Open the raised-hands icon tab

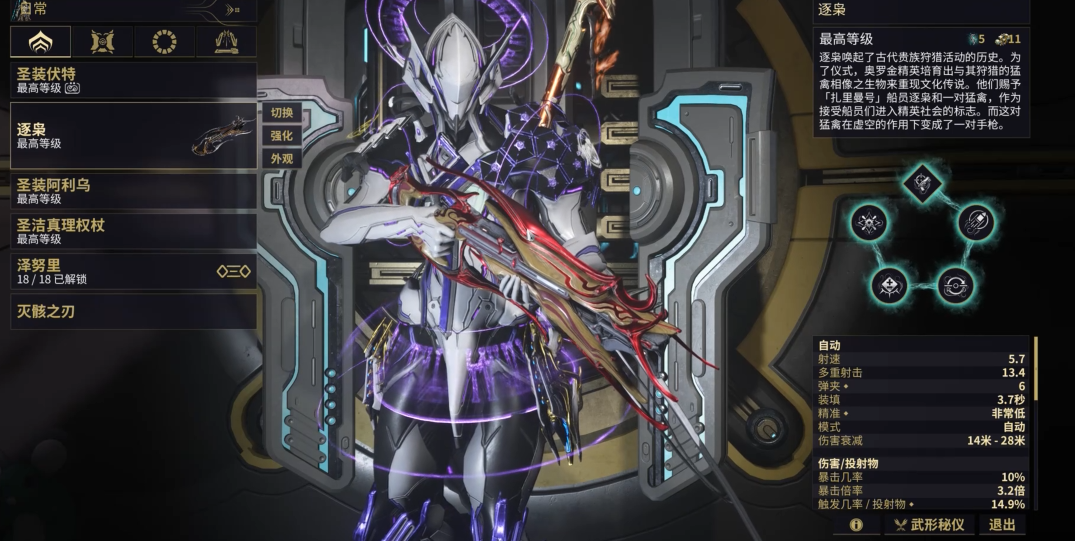coord(226,41)
